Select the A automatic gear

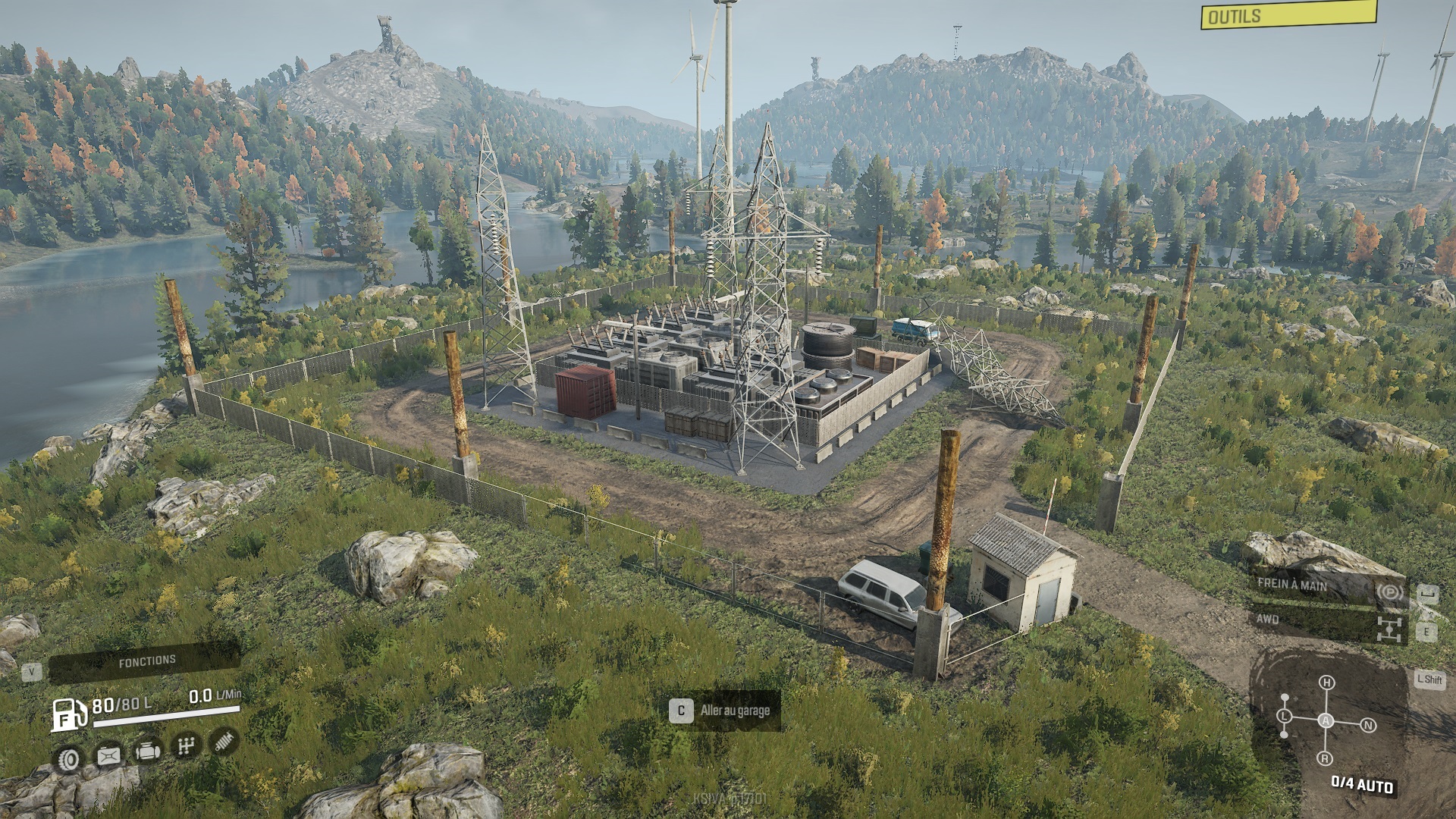[1326, 720]
